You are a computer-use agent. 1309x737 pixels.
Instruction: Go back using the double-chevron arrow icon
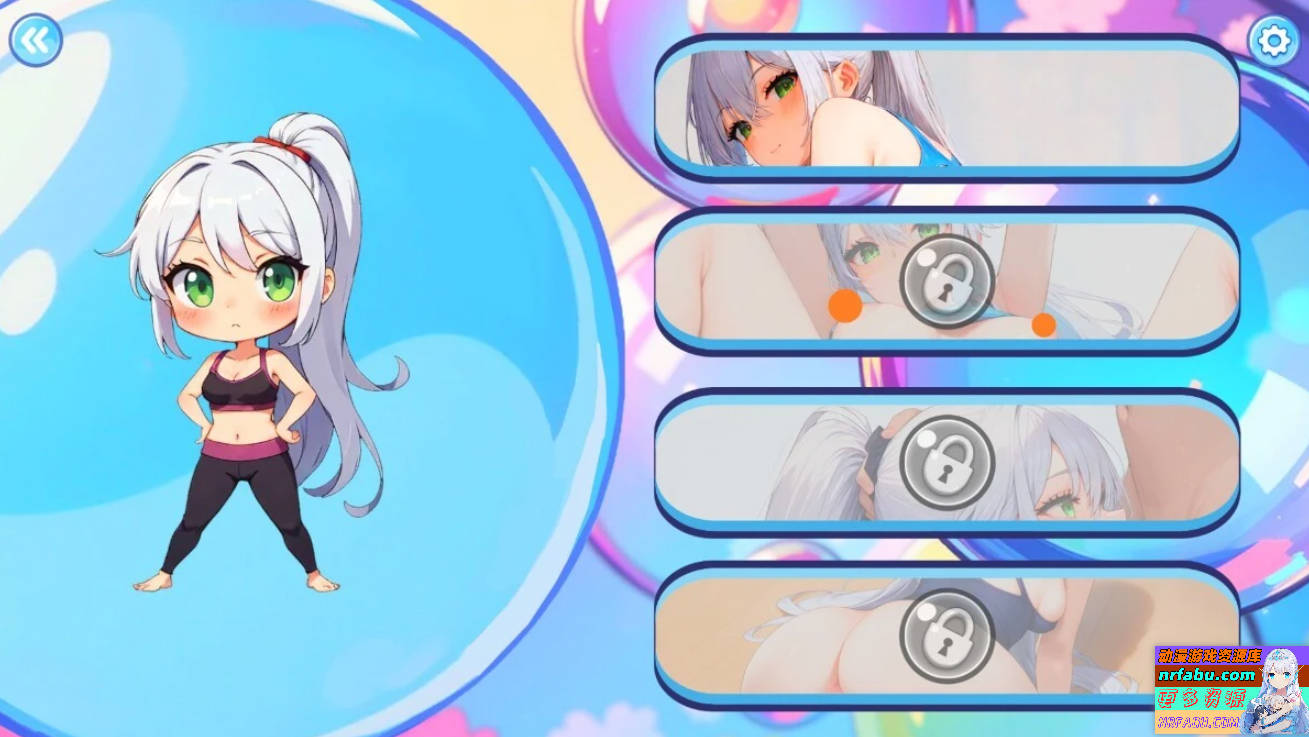click(x=36, y=39)
